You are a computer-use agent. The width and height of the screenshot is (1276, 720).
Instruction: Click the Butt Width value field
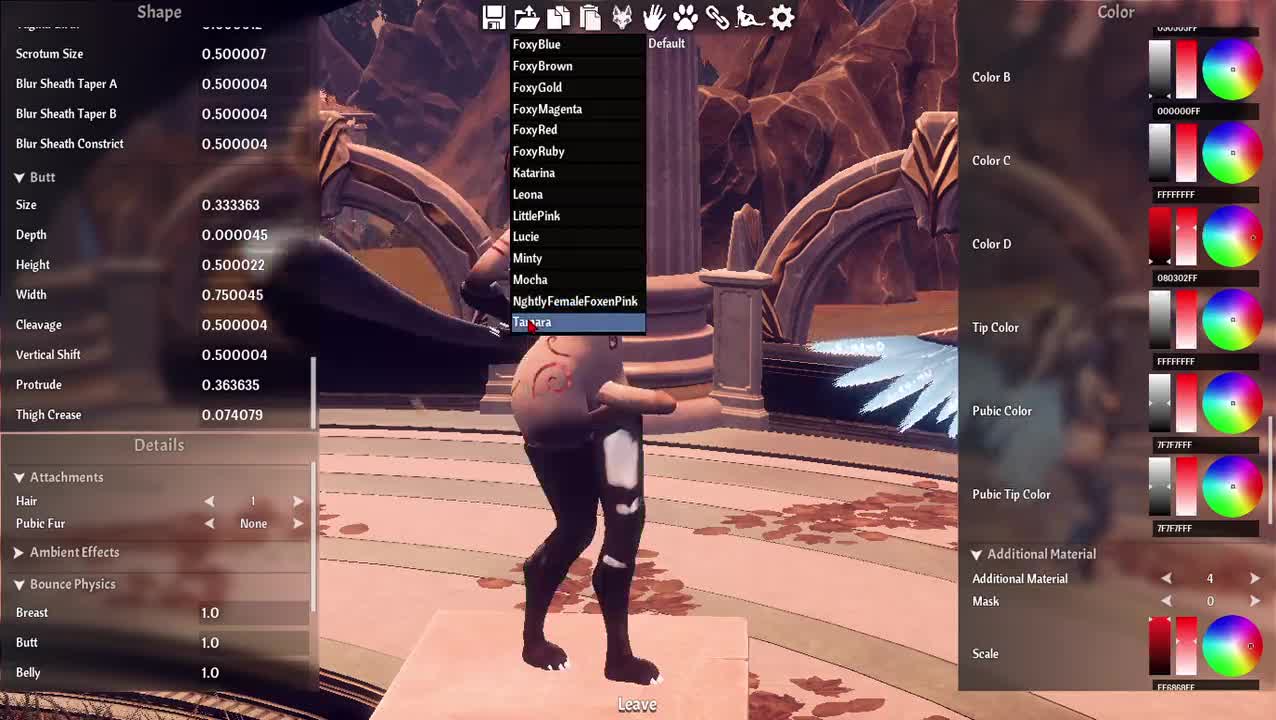pyautogui.click(x=232, y=295)
